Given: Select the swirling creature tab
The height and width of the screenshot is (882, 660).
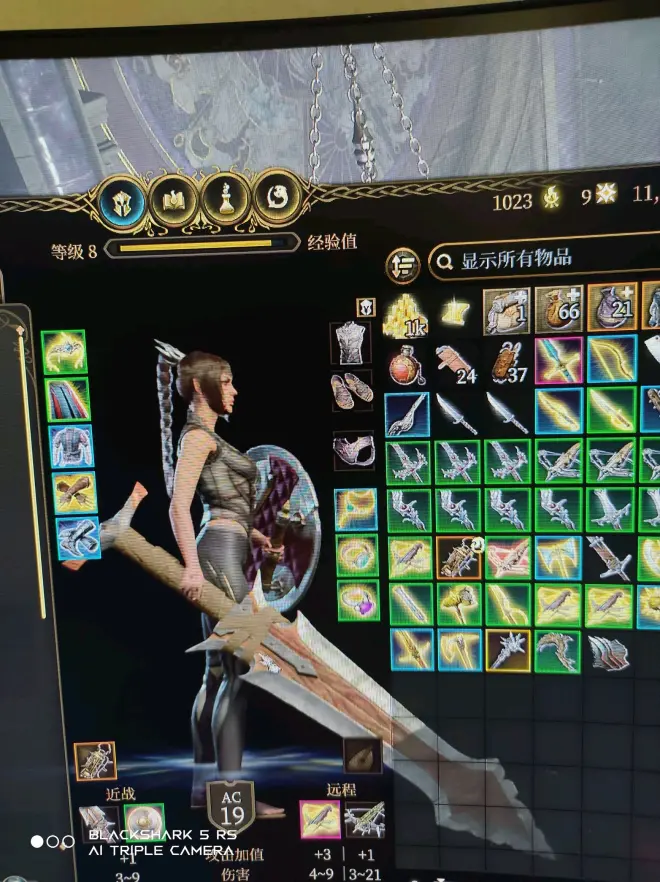Looking at the screenshot, I should pos(277,197).
